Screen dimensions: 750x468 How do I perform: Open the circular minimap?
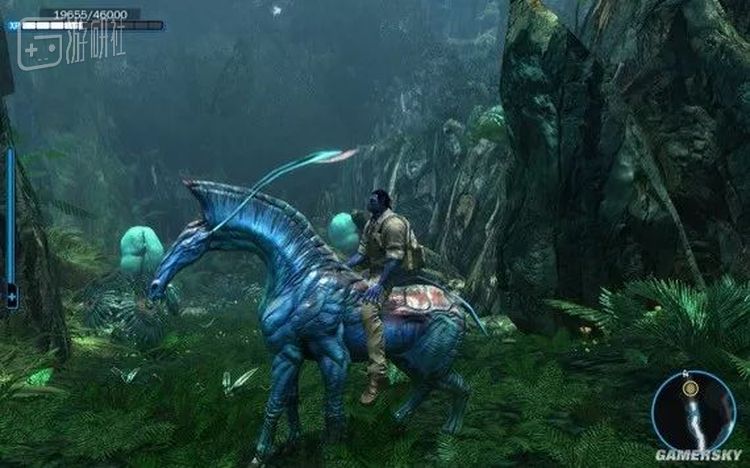click(x=693, y=411)
